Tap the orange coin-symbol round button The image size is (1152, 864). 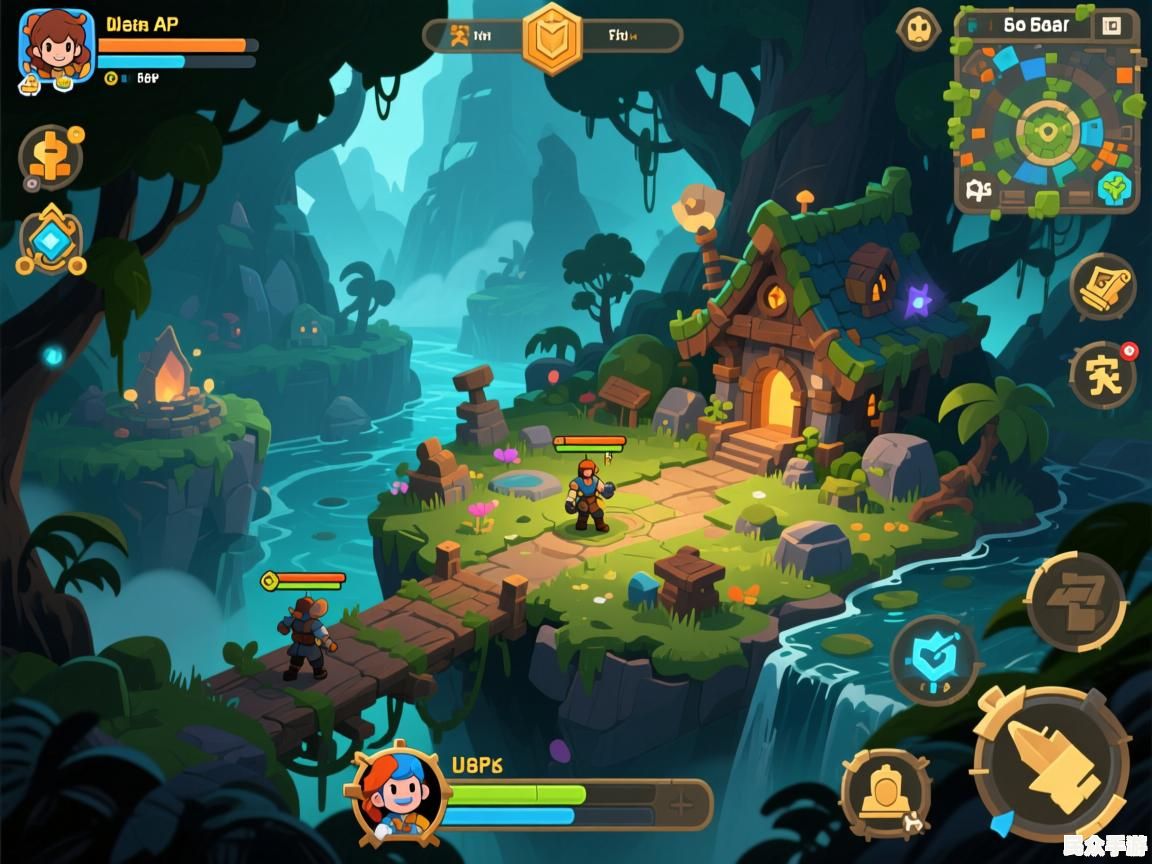(50, 158)
